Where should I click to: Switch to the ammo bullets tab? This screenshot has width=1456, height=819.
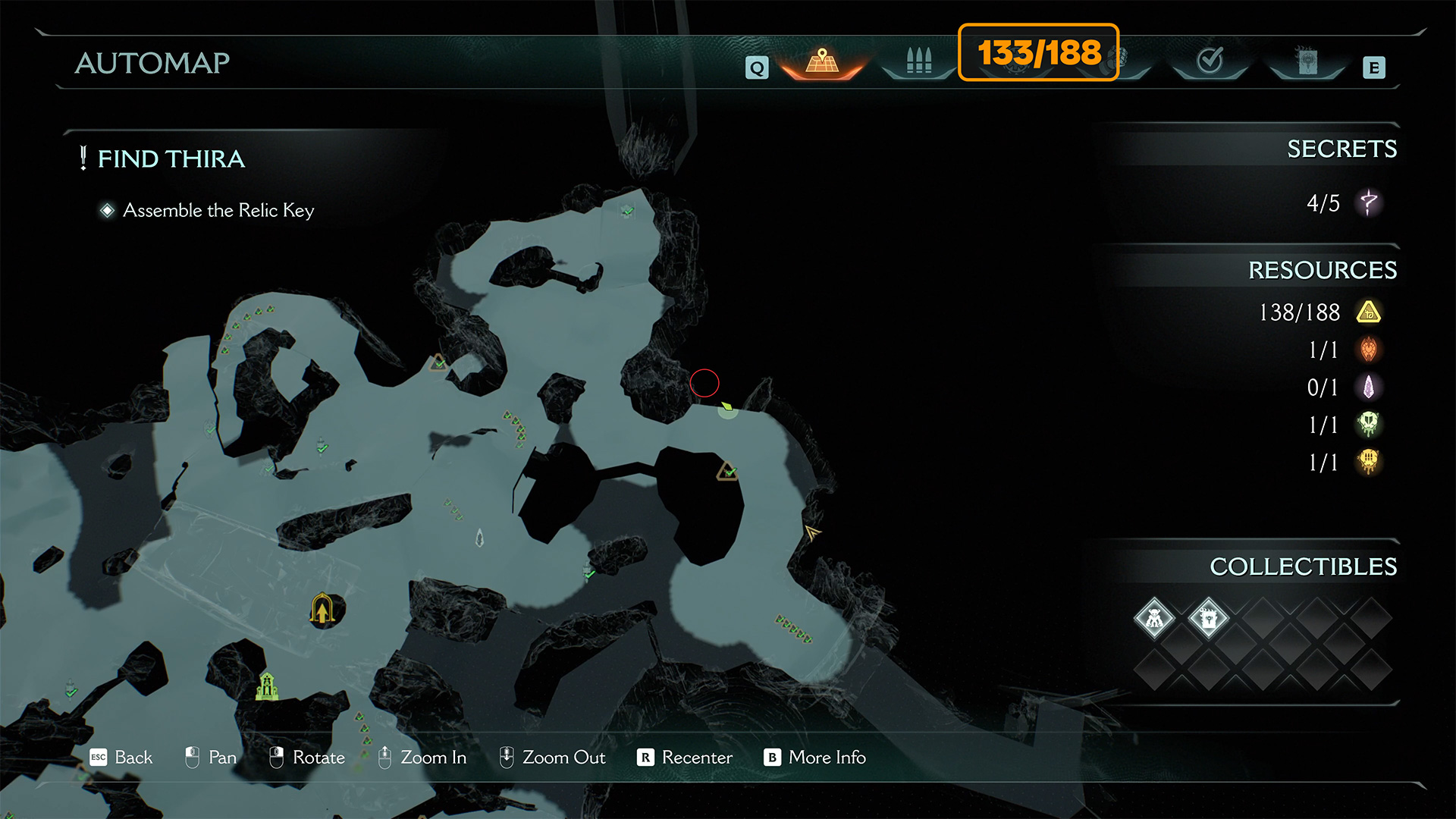(918, 61)
